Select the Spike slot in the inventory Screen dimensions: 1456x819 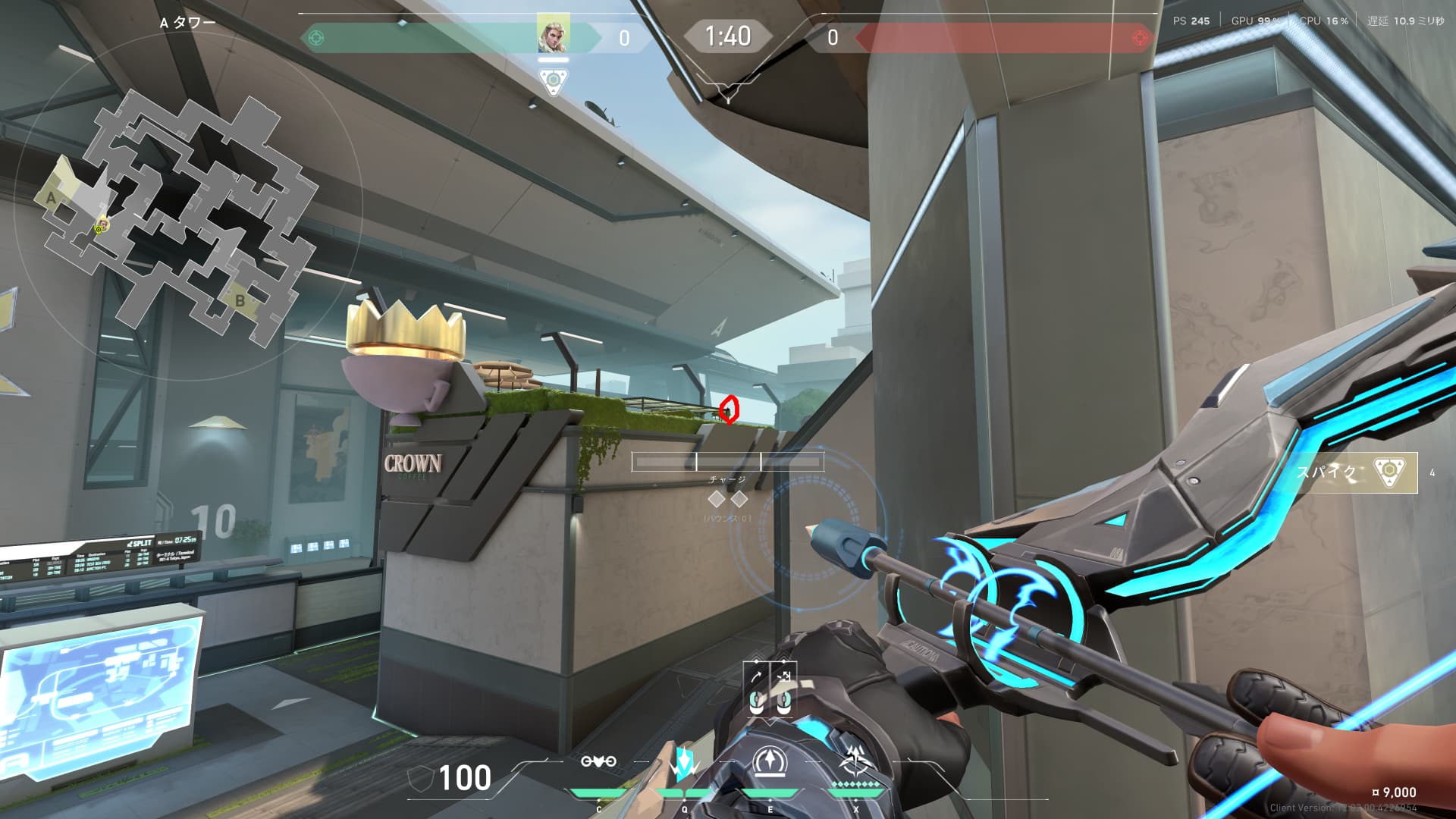pos(1356,472)
